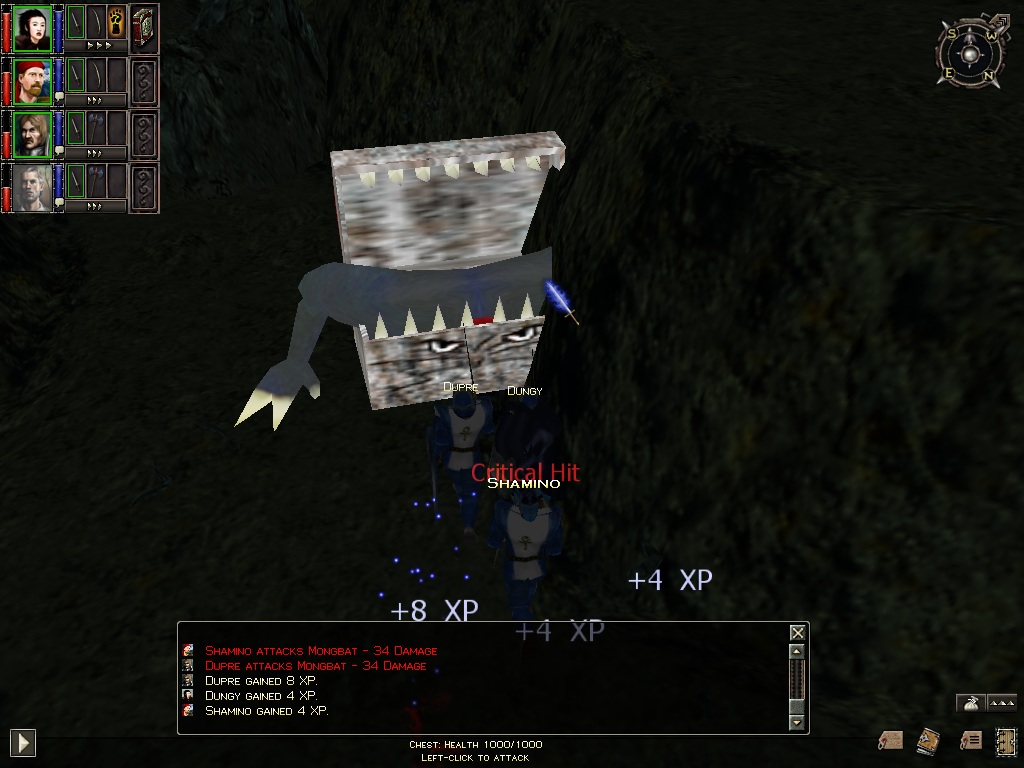
Task: Click the play arrow button at bottom-left
Action: coord(23,742)
